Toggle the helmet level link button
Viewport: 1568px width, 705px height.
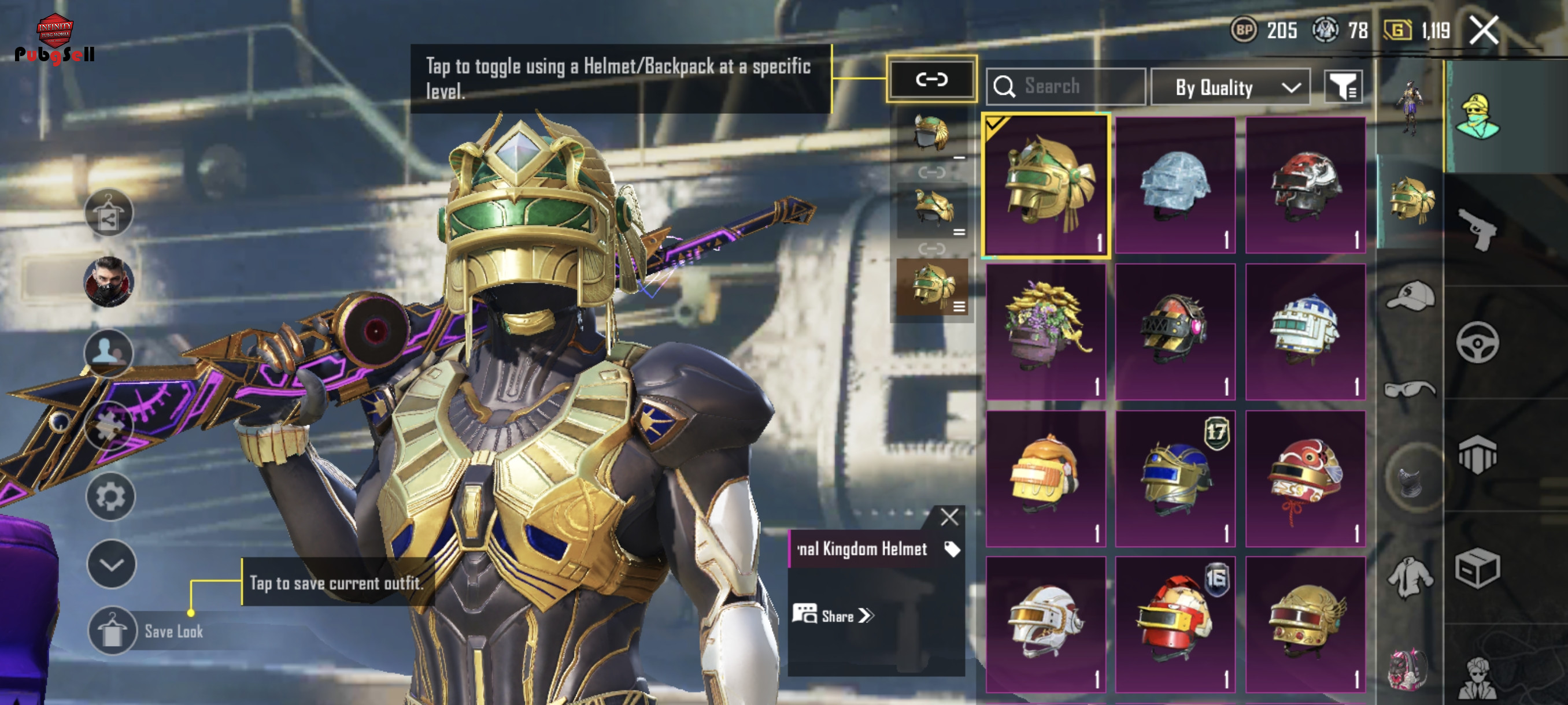point(931,79)
